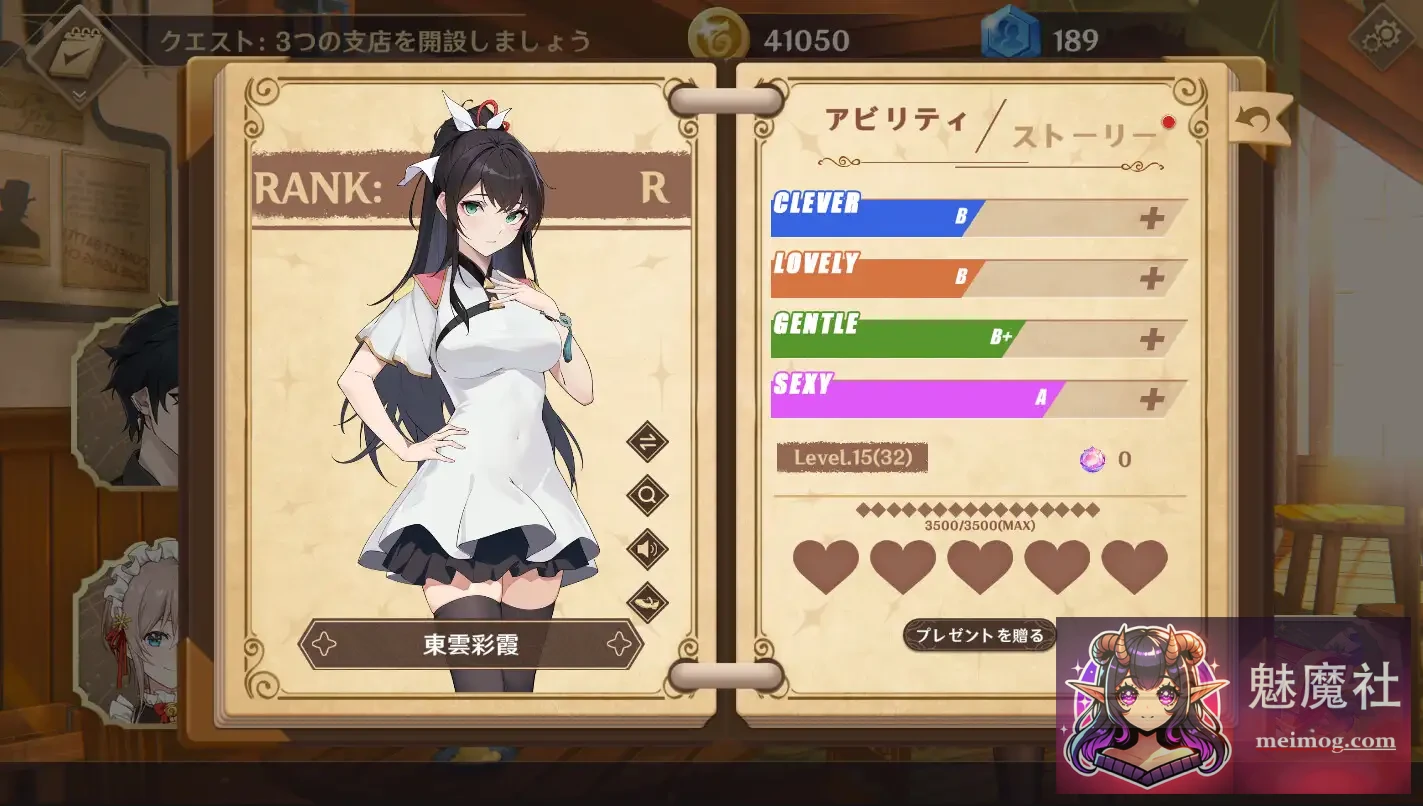Play the character voice with the speaker icon

[646, 549]
